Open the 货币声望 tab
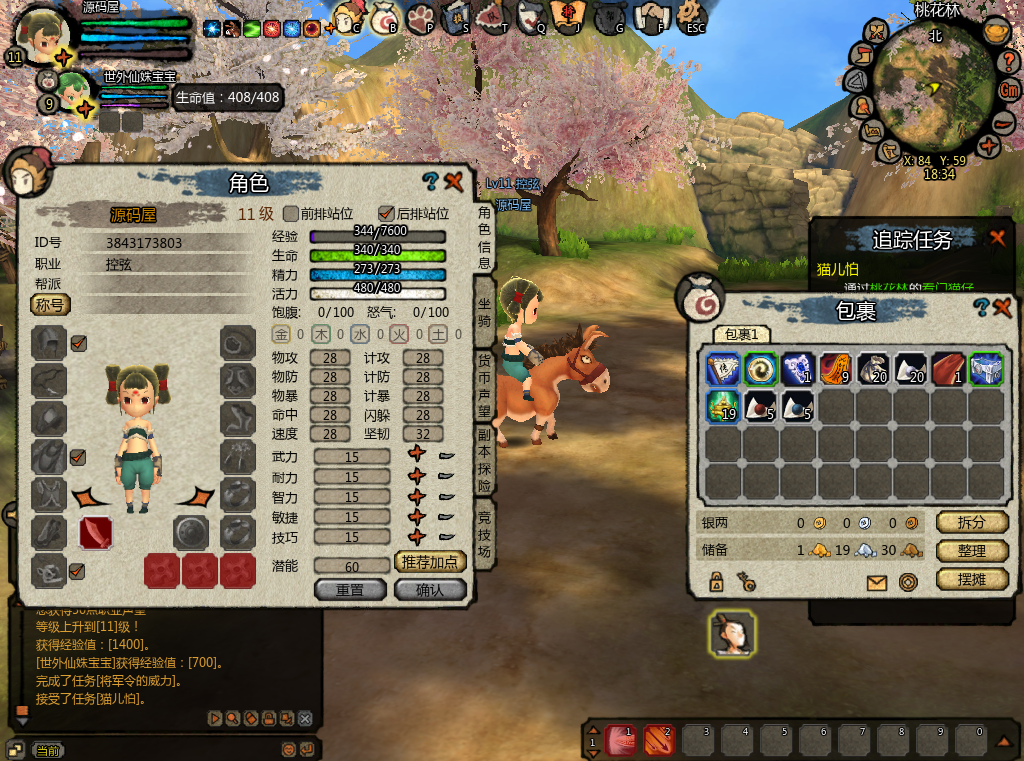This screenshot has height=761, width=1024. 484,384
